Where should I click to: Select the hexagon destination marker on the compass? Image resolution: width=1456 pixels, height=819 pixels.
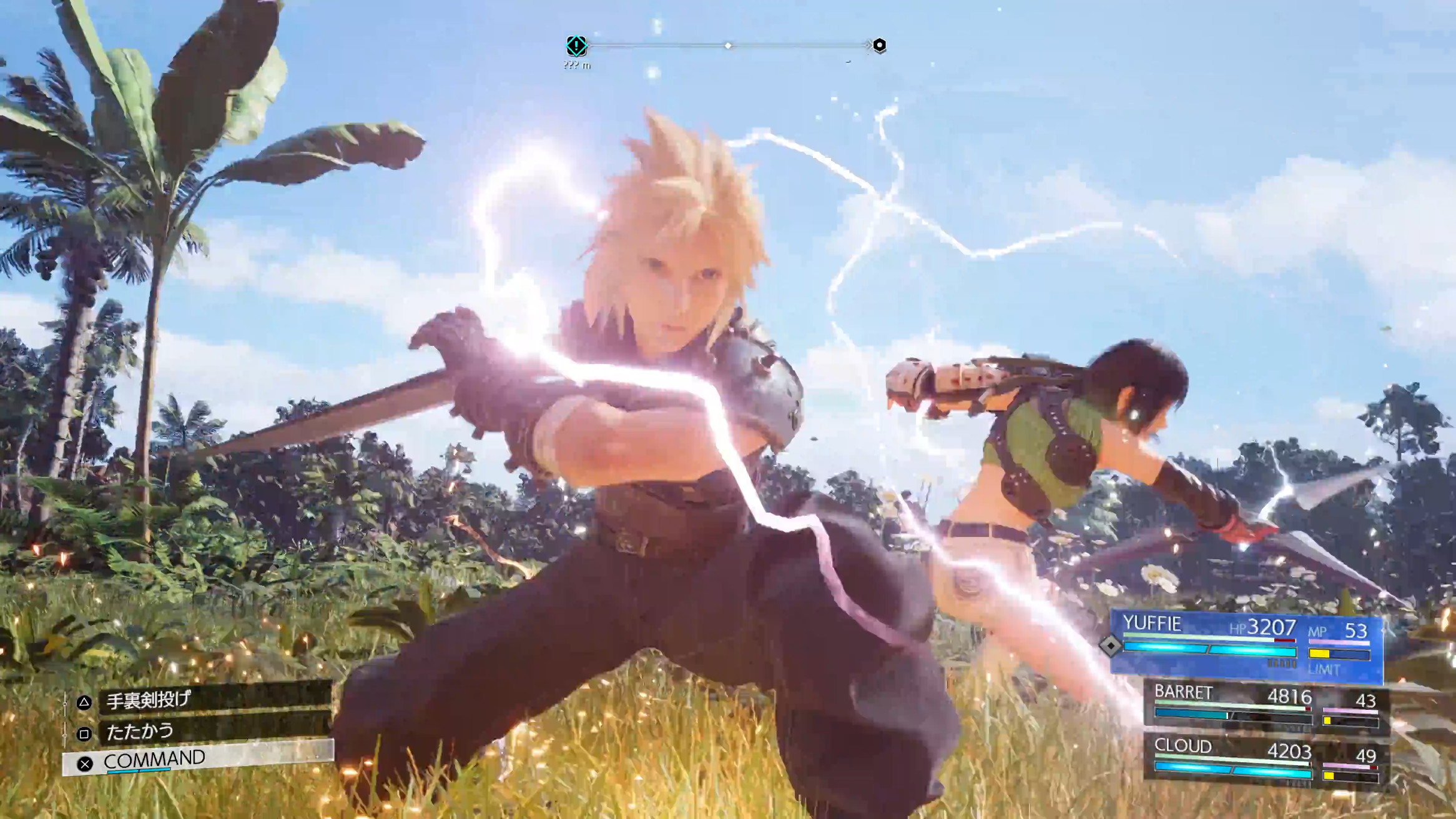pyautogui.click(x=879, y=45)
